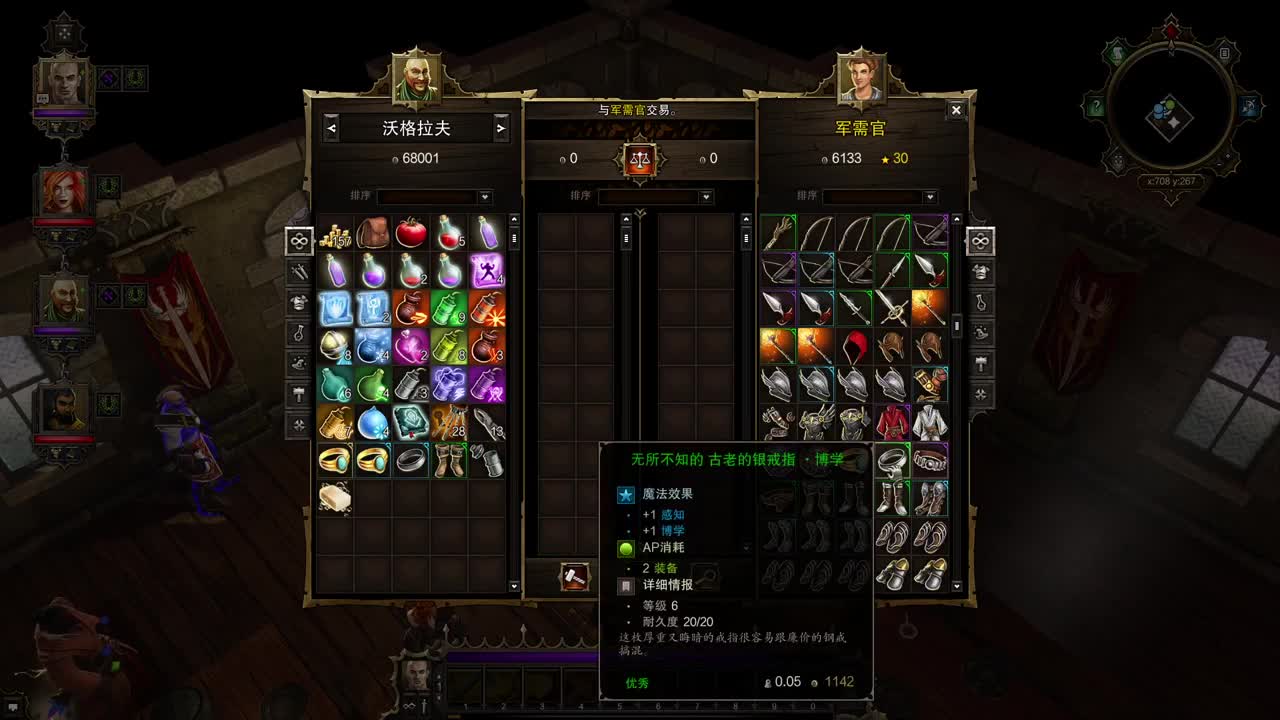
Task: Select the tools hammer filter on the merchant's sidebar
Action: click(x=981, y=365)
